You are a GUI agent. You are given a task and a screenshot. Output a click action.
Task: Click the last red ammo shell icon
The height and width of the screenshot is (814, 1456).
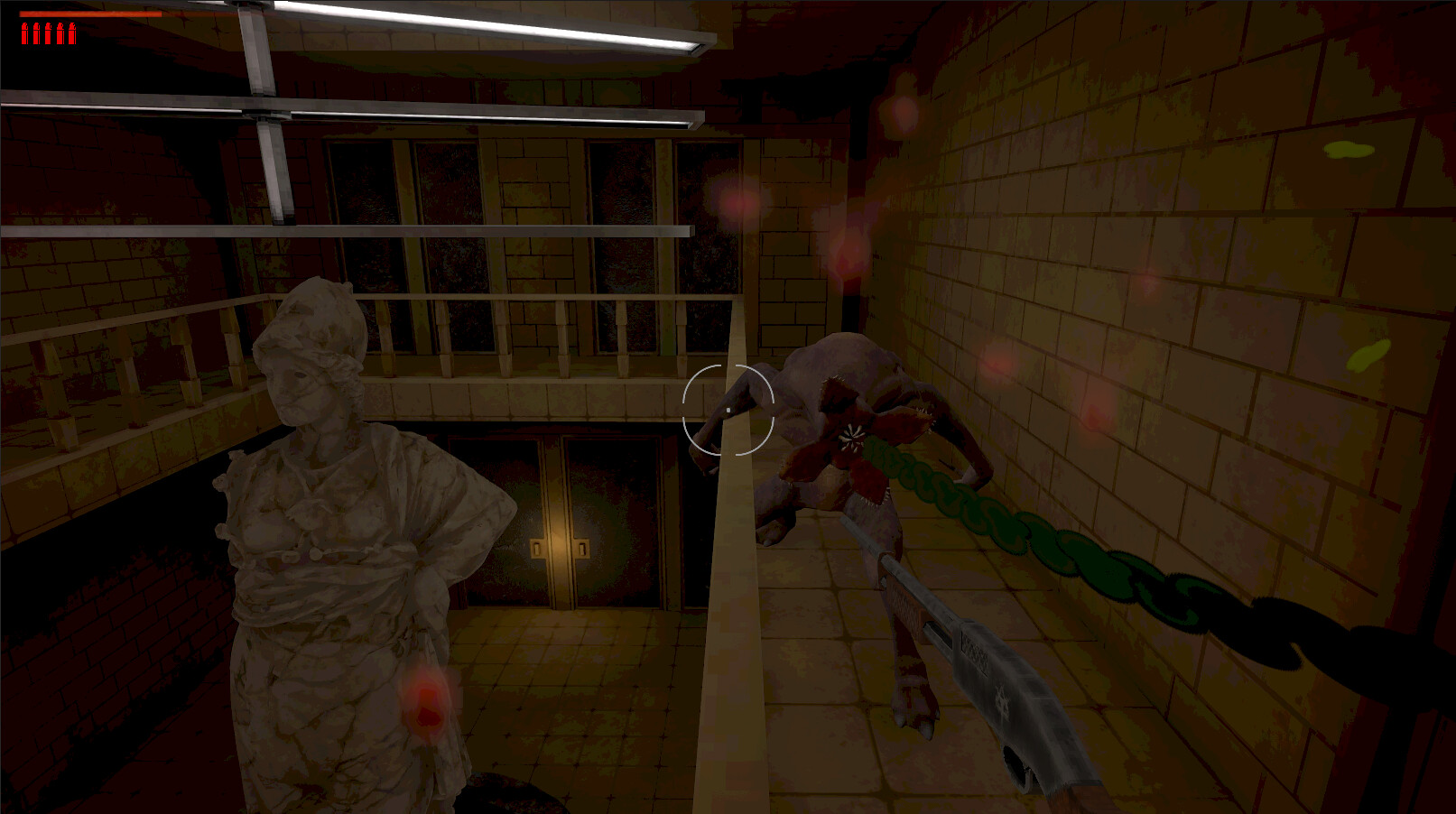point(72,33)
